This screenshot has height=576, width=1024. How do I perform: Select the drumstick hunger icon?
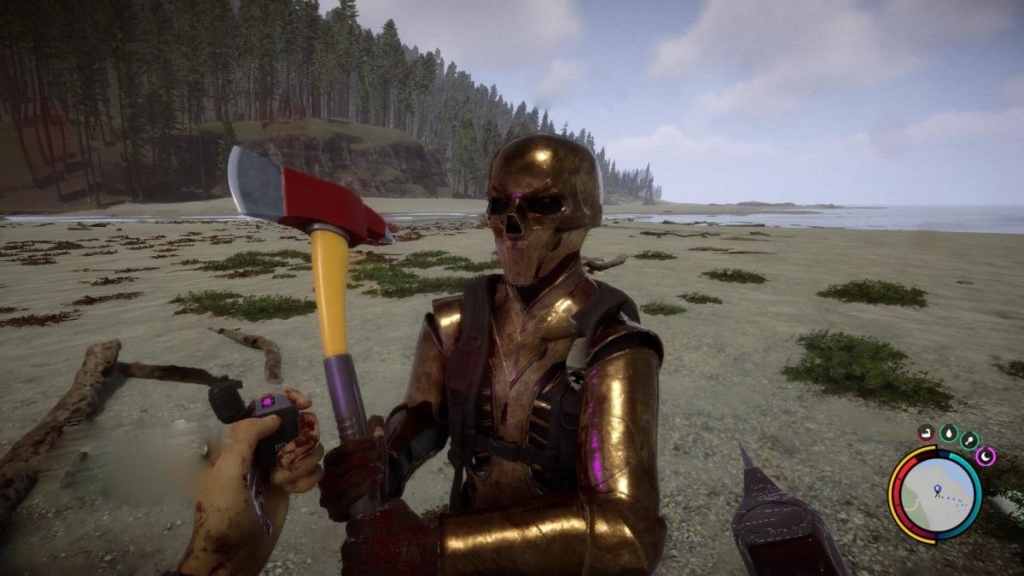969,439
